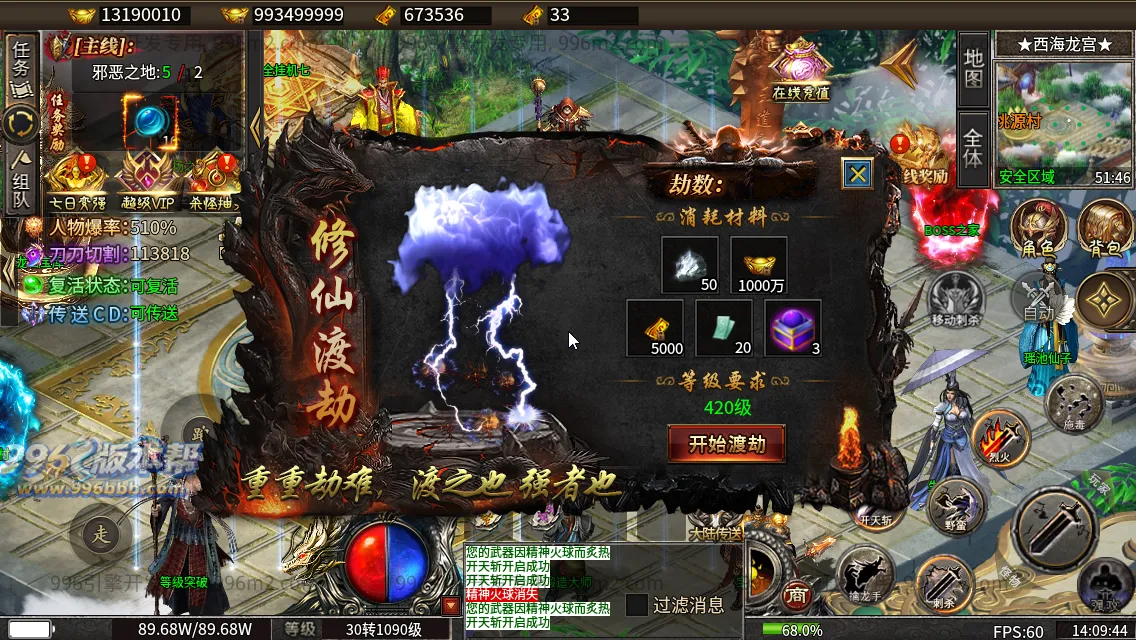The image size is (1136, 640).
Task: Close the 修仙渡劫 panel
Action: coord(857,174)
